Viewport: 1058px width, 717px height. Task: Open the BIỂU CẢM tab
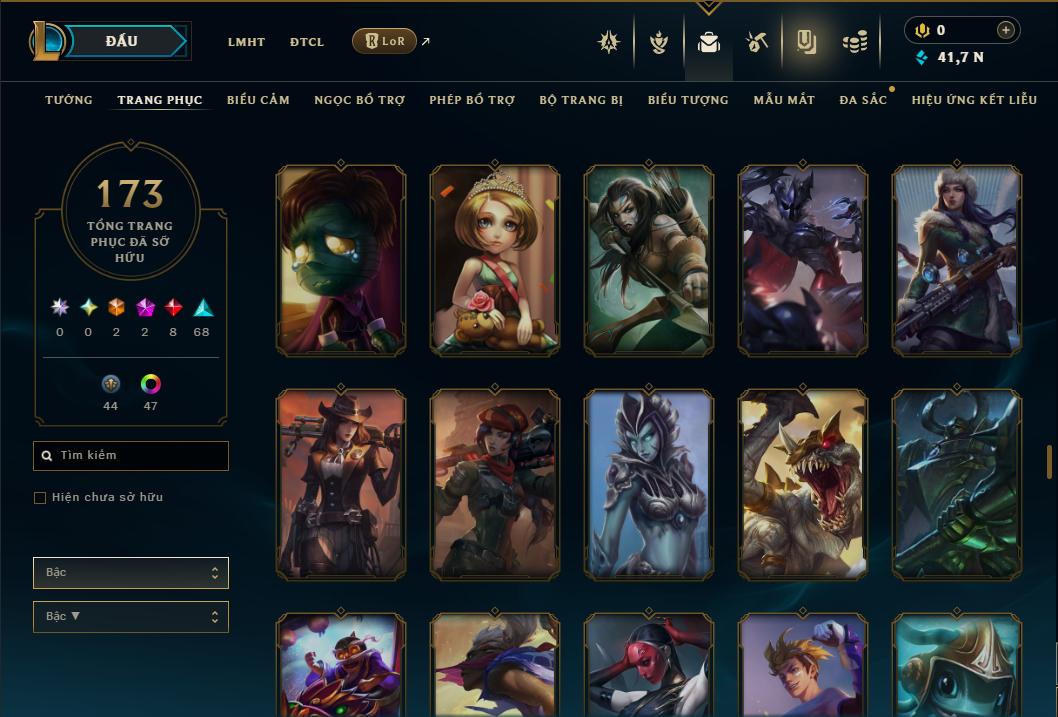point(258,100)
